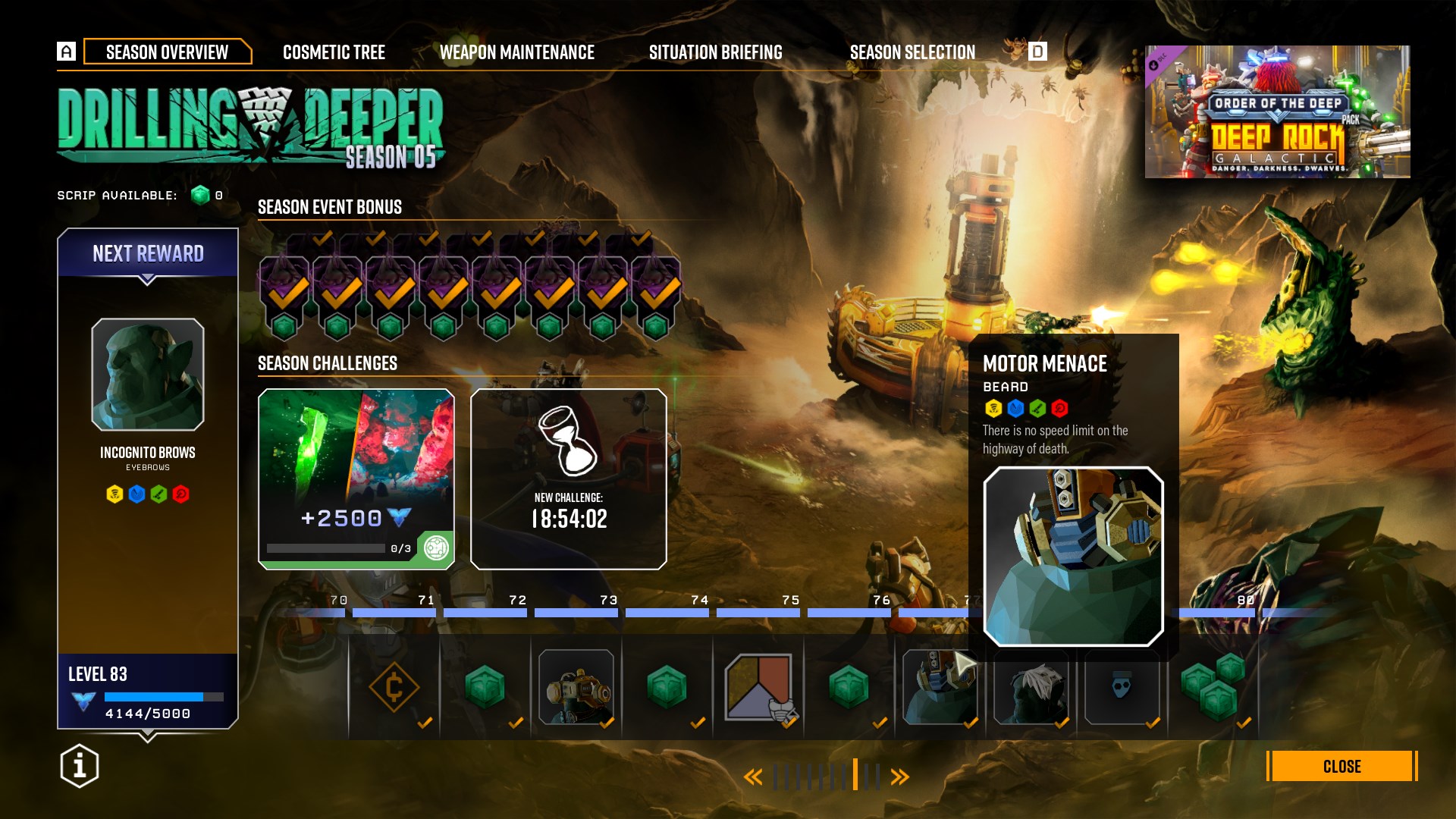Choose the triple scrip cubes reward
The width and height of the screenshot is (1456, 819).
(1213, 688)
